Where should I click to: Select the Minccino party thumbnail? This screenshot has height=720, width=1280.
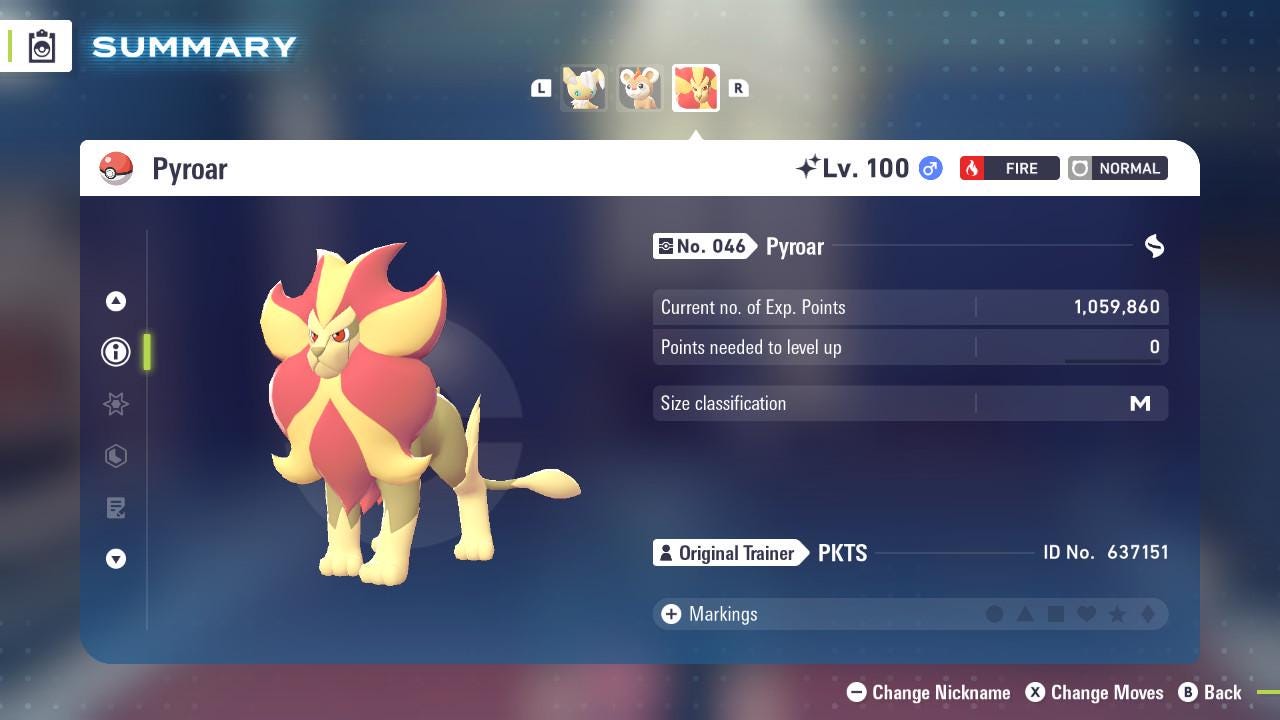584,88
